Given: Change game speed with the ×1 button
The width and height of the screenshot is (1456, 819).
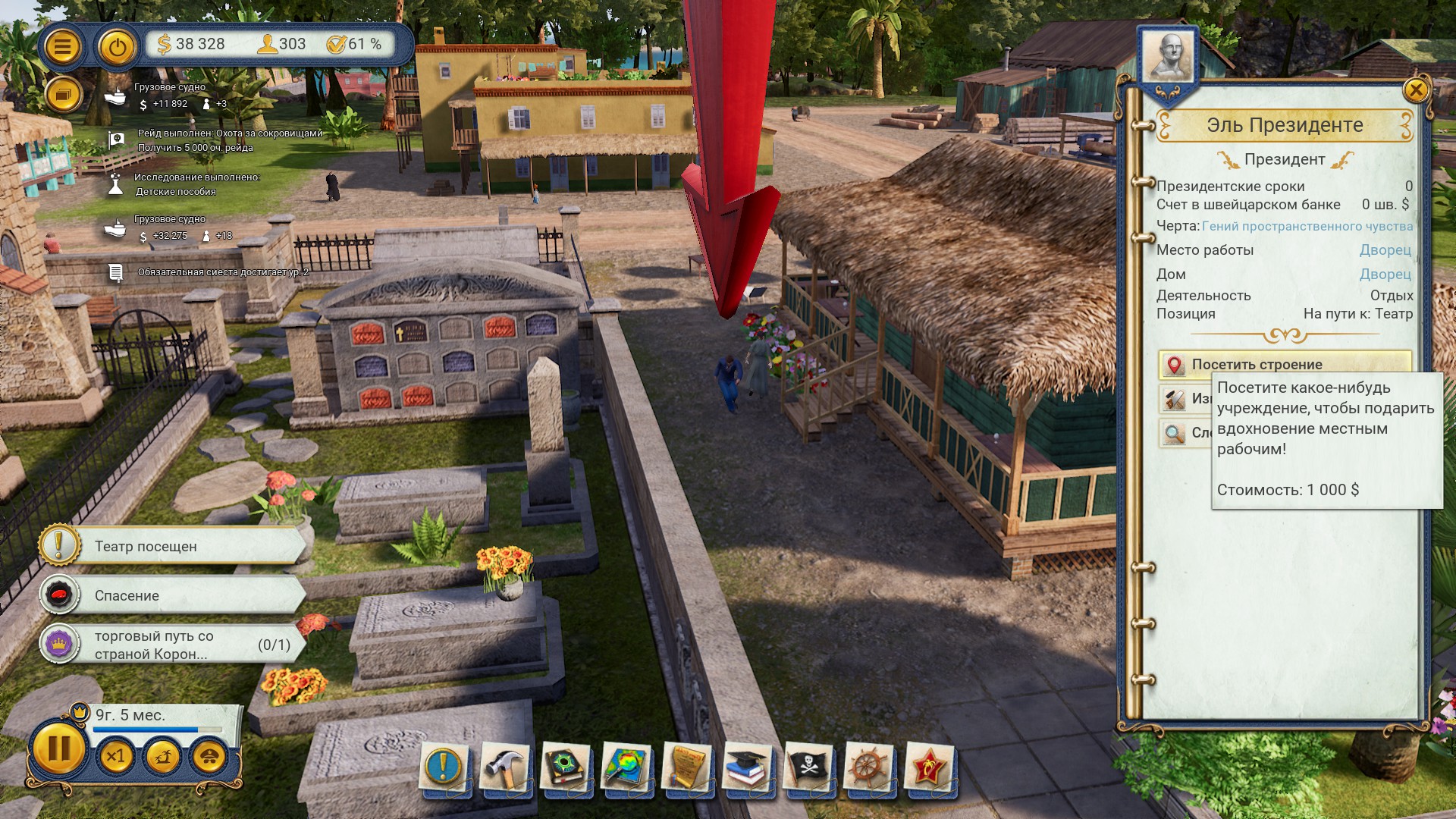Looking at the screenshot, I should tap(116, 756).
